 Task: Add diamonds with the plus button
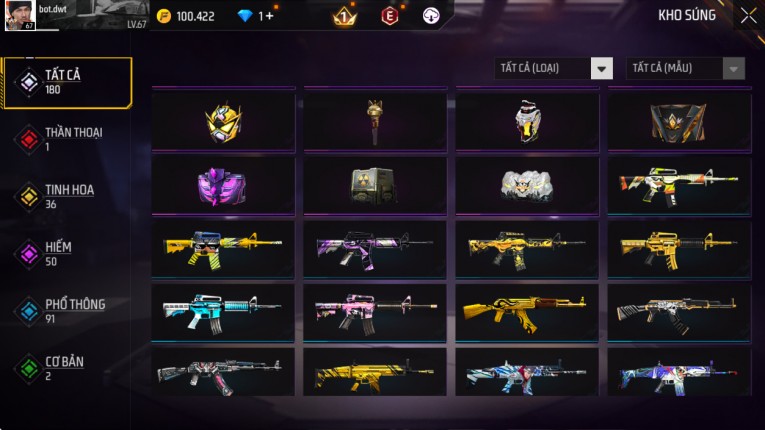click(269, 16)
